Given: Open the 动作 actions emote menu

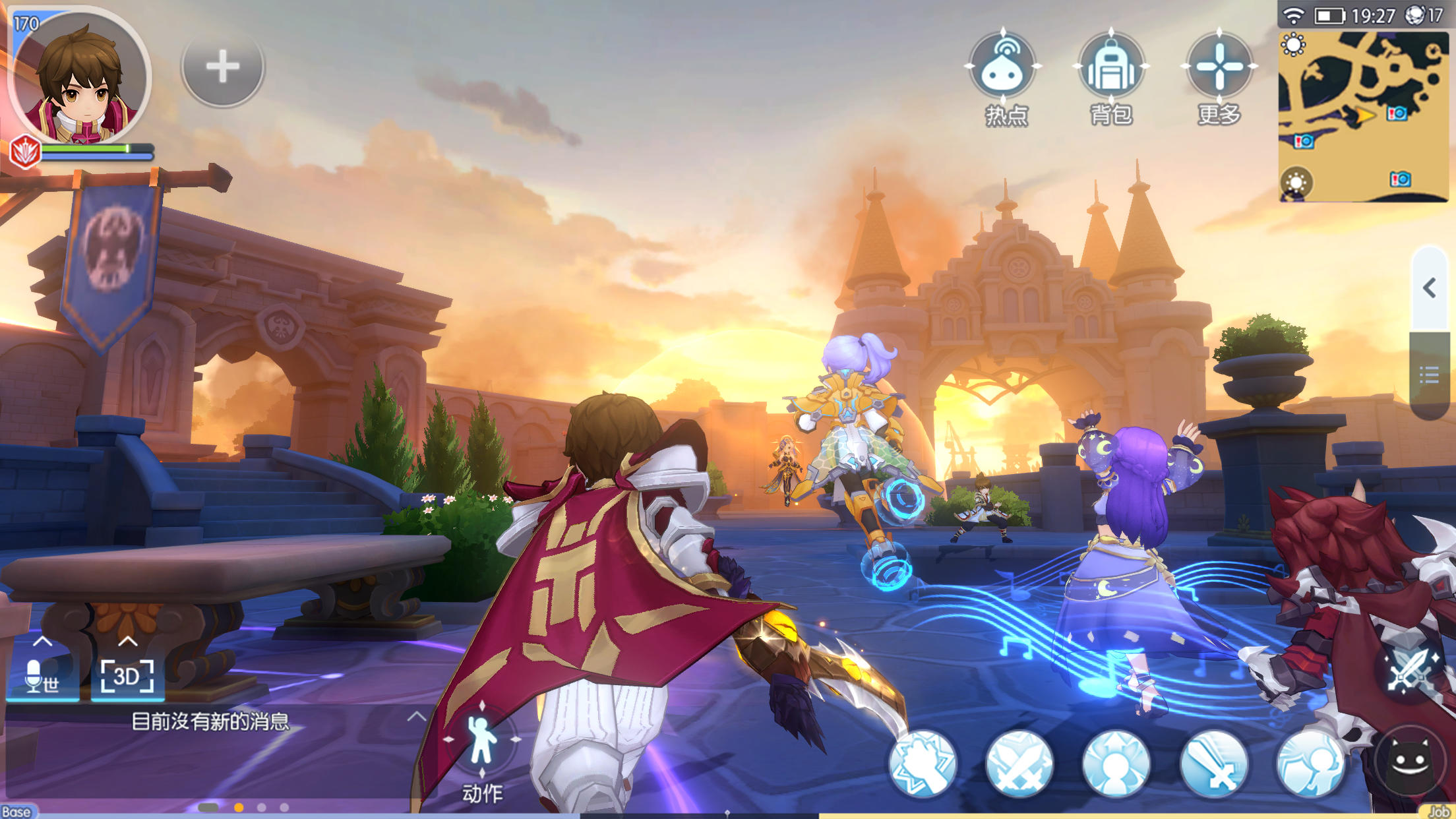Looking at the screenshot, I should 482,744.
